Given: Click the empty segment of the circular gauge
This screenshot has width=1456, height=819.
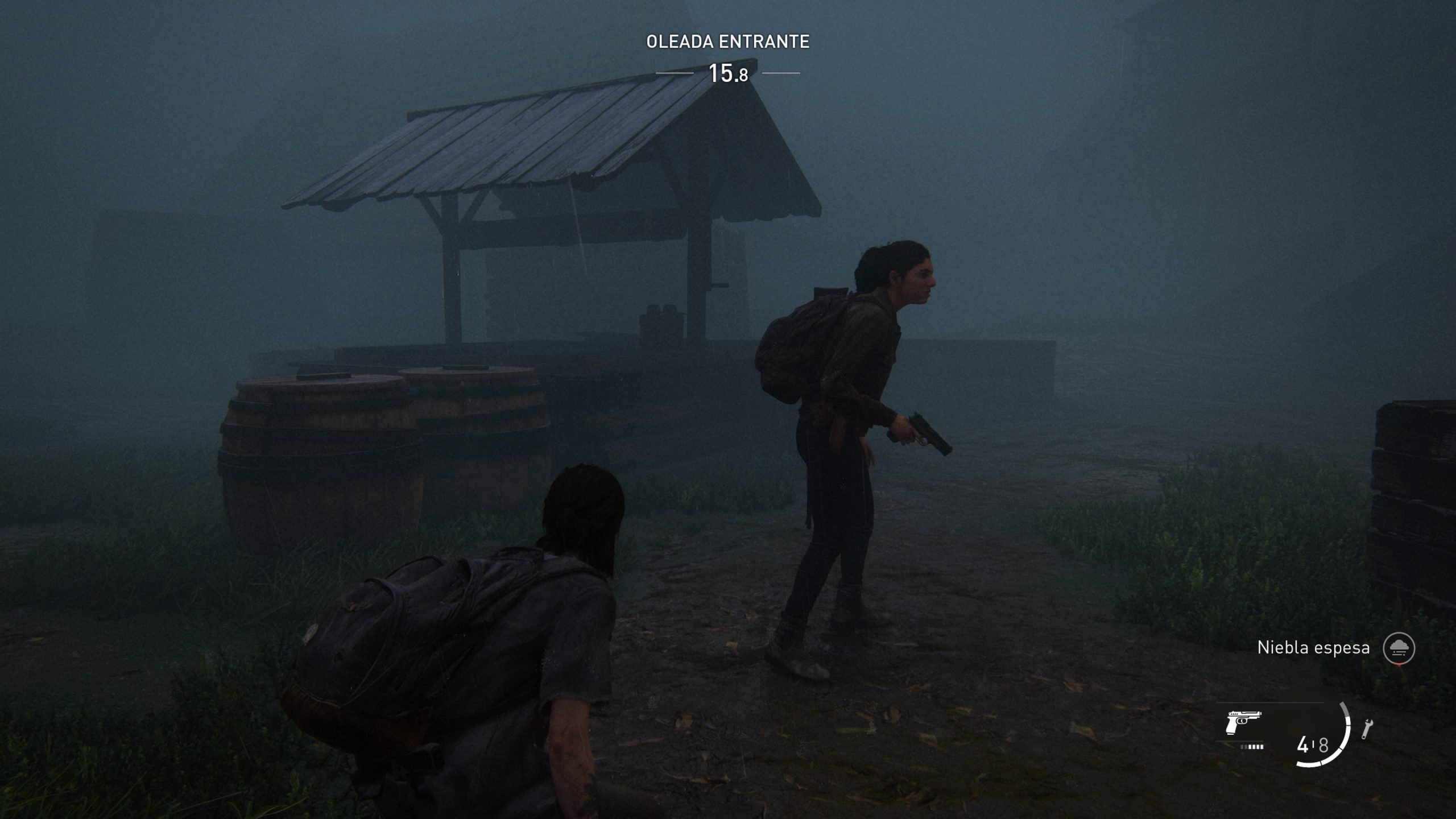Looking at the screenshot, I should 1343,708.
